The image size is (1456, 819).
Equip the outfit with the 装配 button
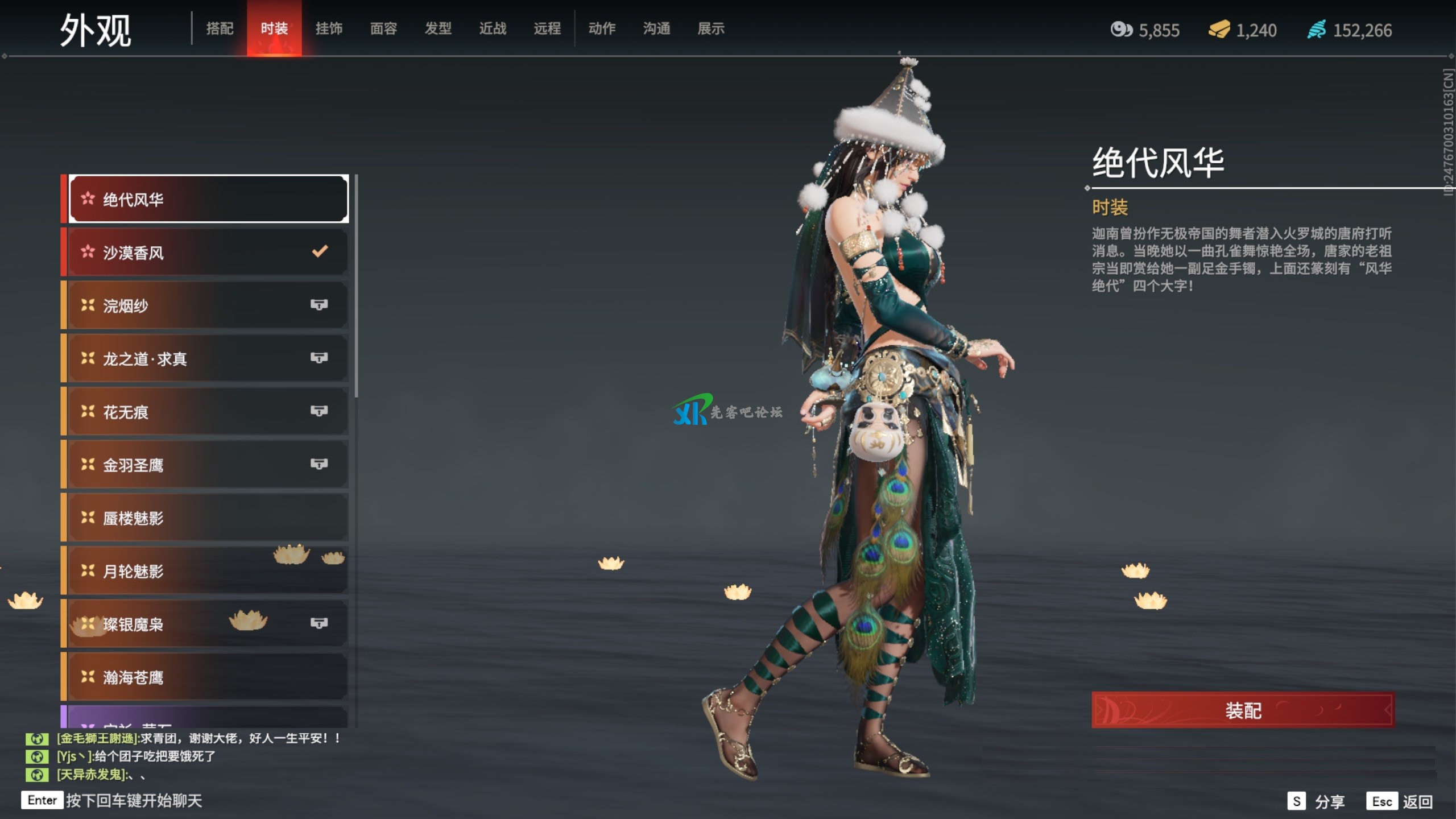(1243, 710)
